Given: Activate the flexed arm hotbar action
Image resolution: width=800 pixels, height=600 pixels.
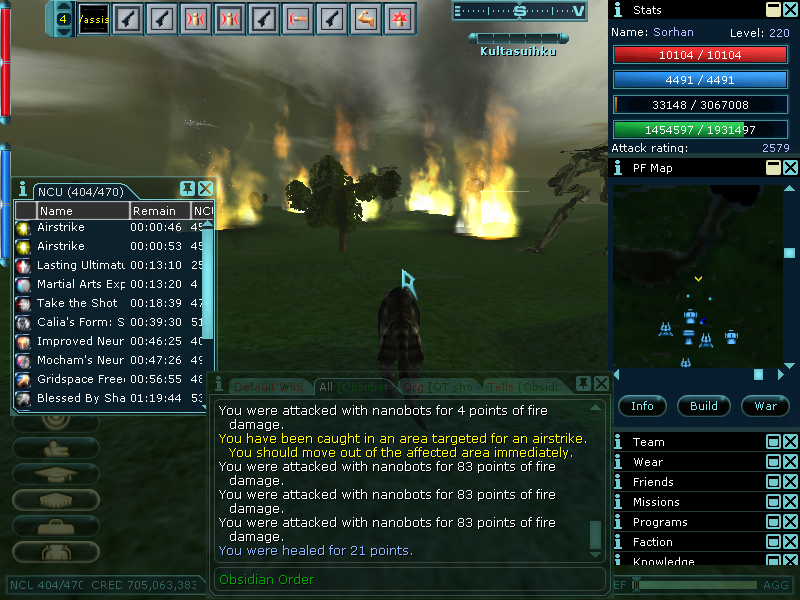Looking at the screenshot, I should (366, 17).
